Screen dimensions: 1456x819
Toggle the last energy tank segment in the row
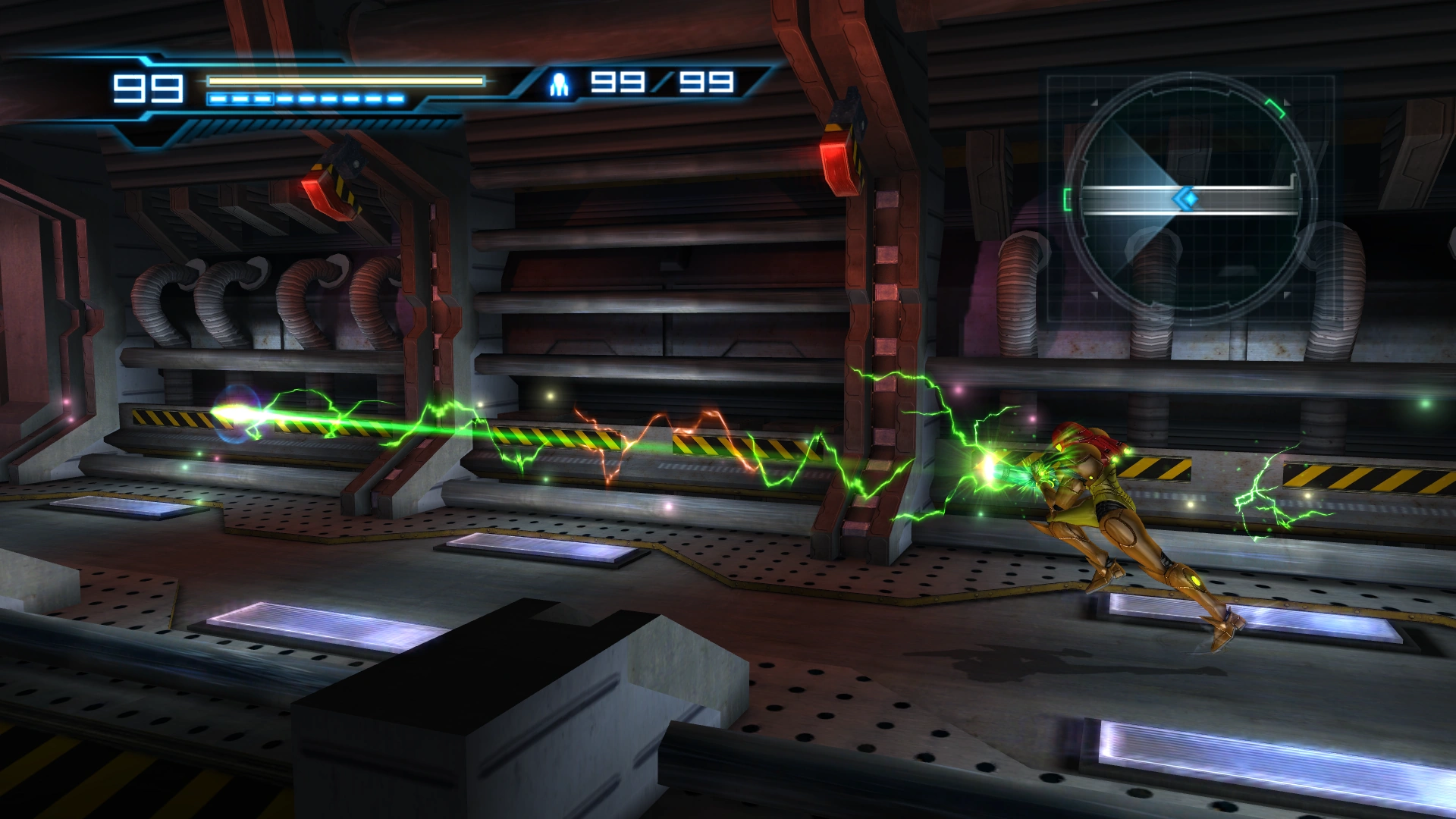coord(396,99)
